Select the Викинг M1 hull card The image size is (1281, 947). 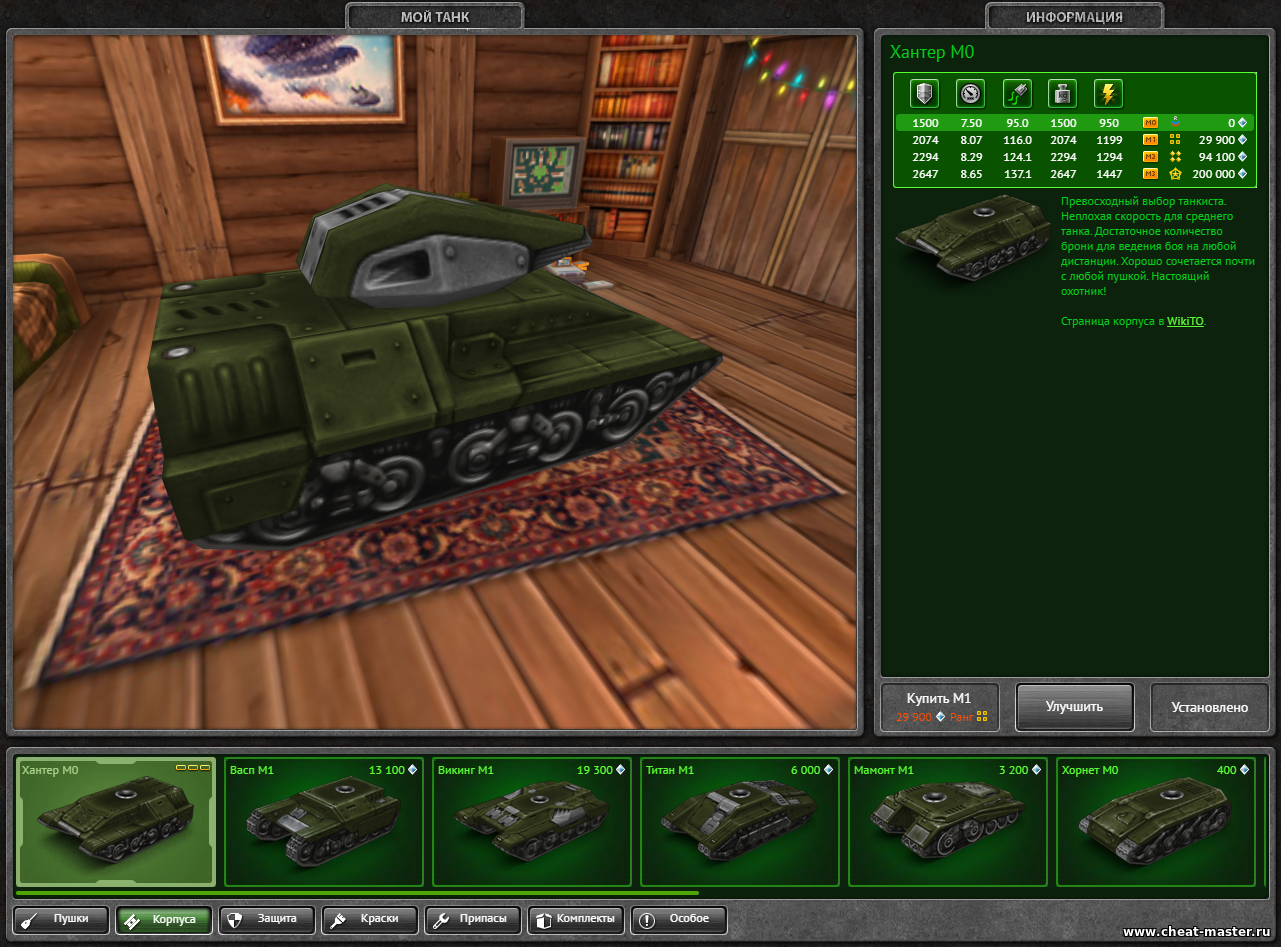(532, 821)
